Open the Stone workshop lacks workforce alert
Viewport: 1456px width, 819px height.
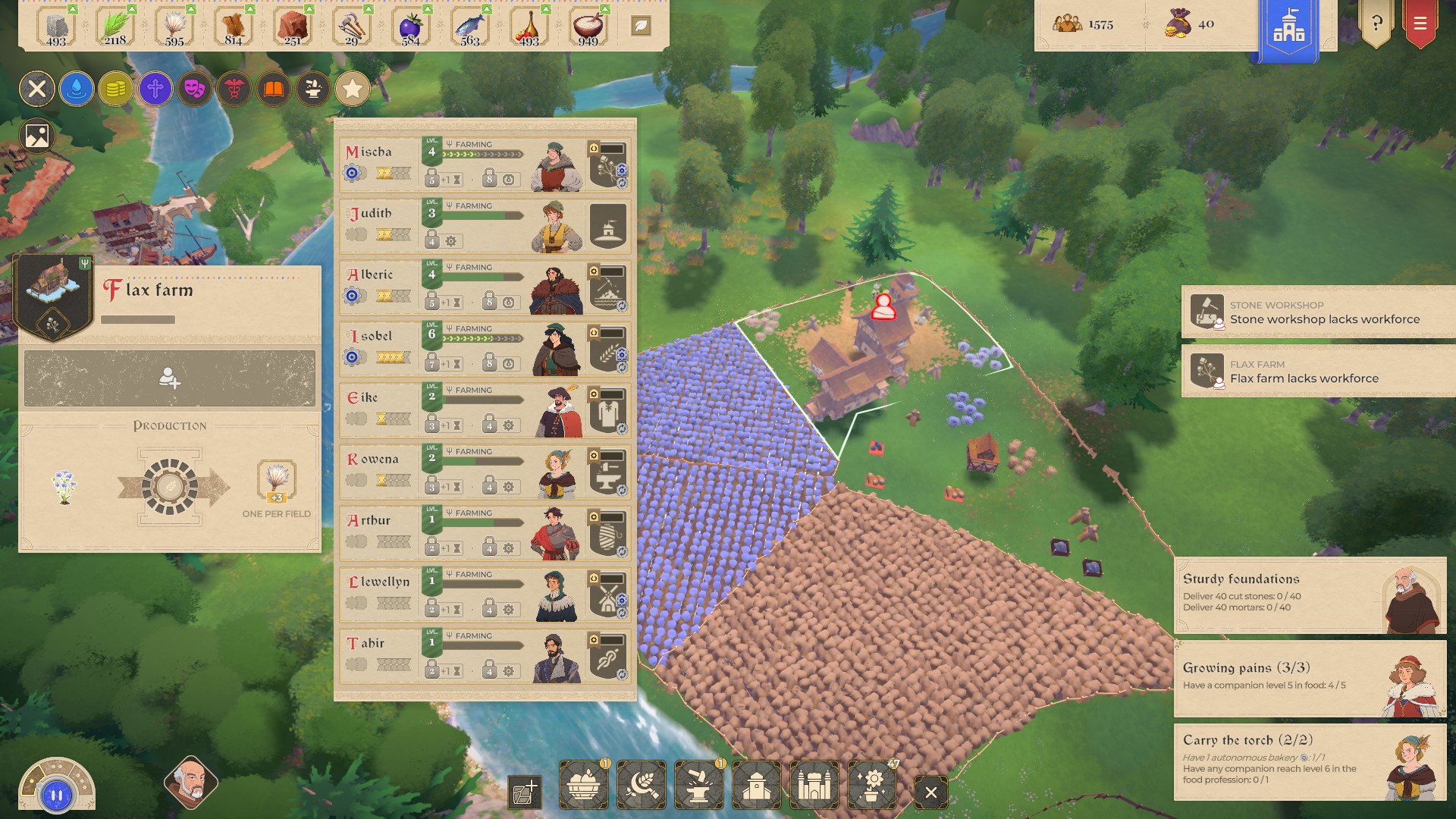point(1319,312)
